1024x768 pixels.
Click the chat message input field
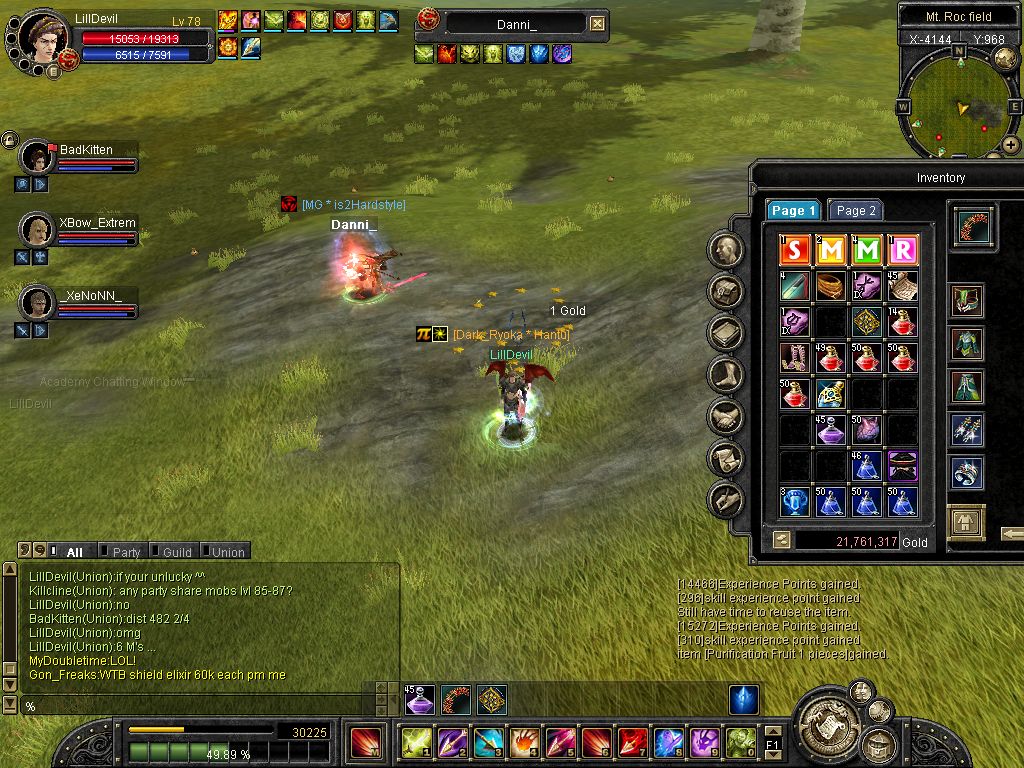[x=200, y=706]
